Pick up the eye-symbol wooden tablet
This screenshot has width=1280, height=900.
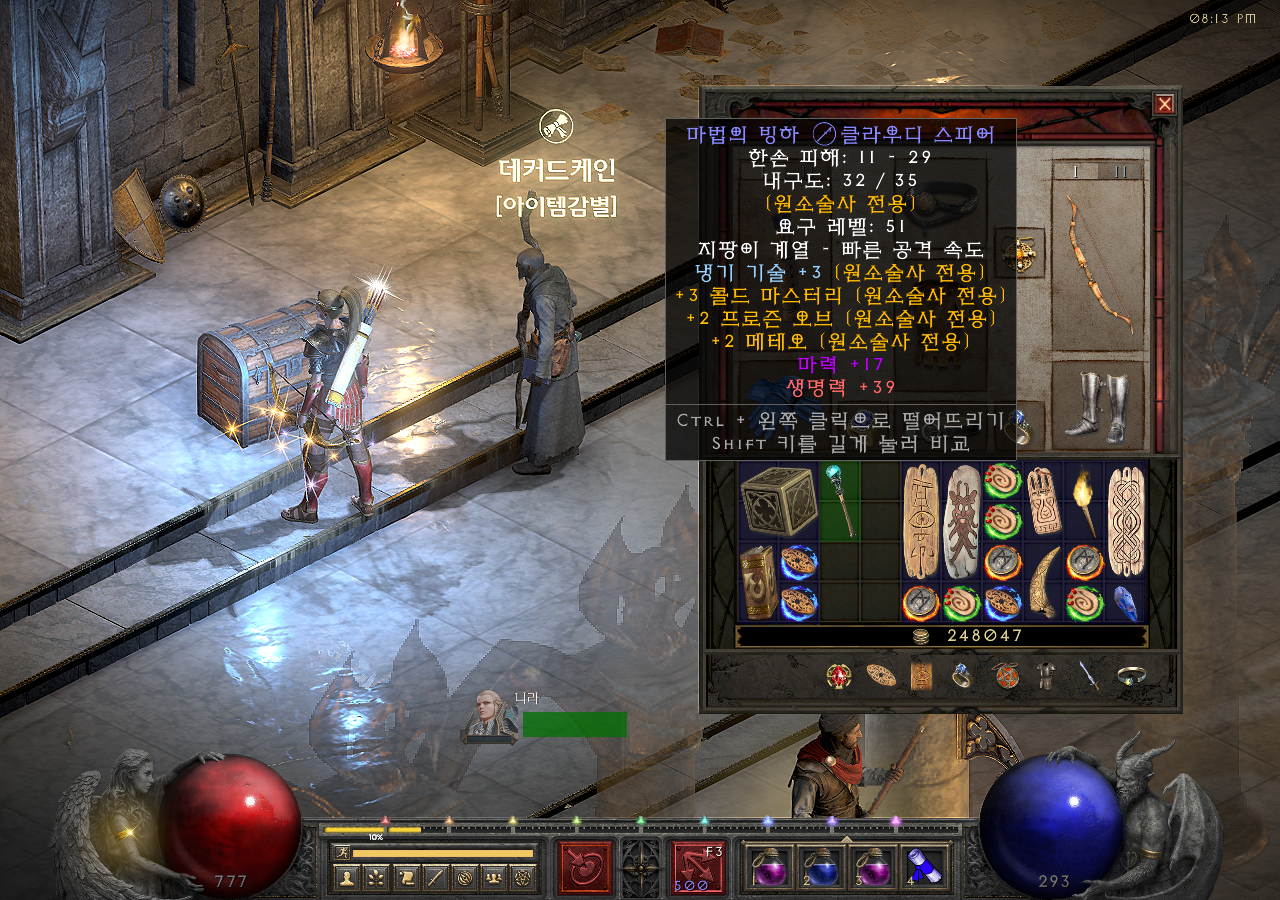[920, 520]
